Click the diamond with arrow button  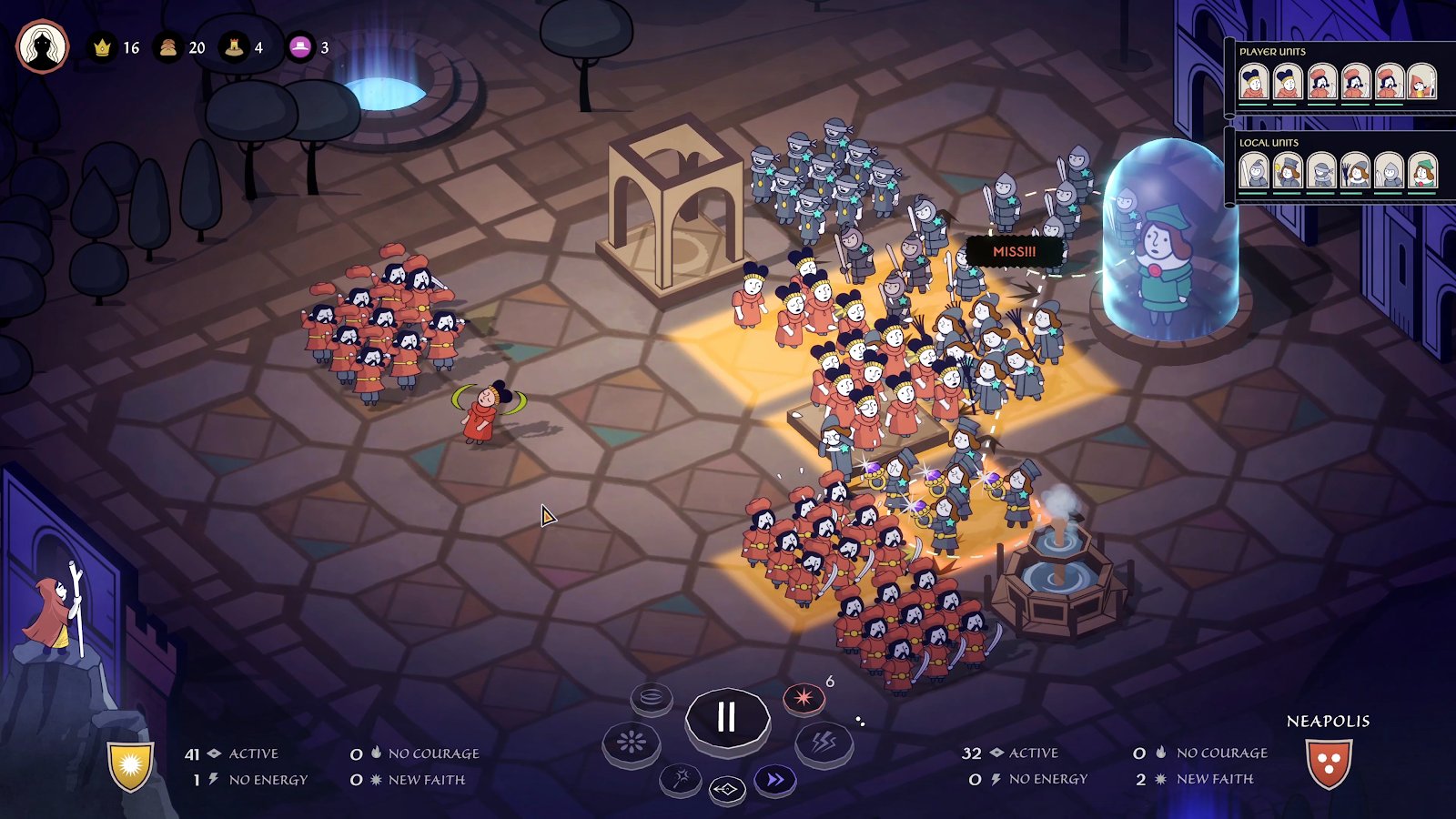(726, 790)
